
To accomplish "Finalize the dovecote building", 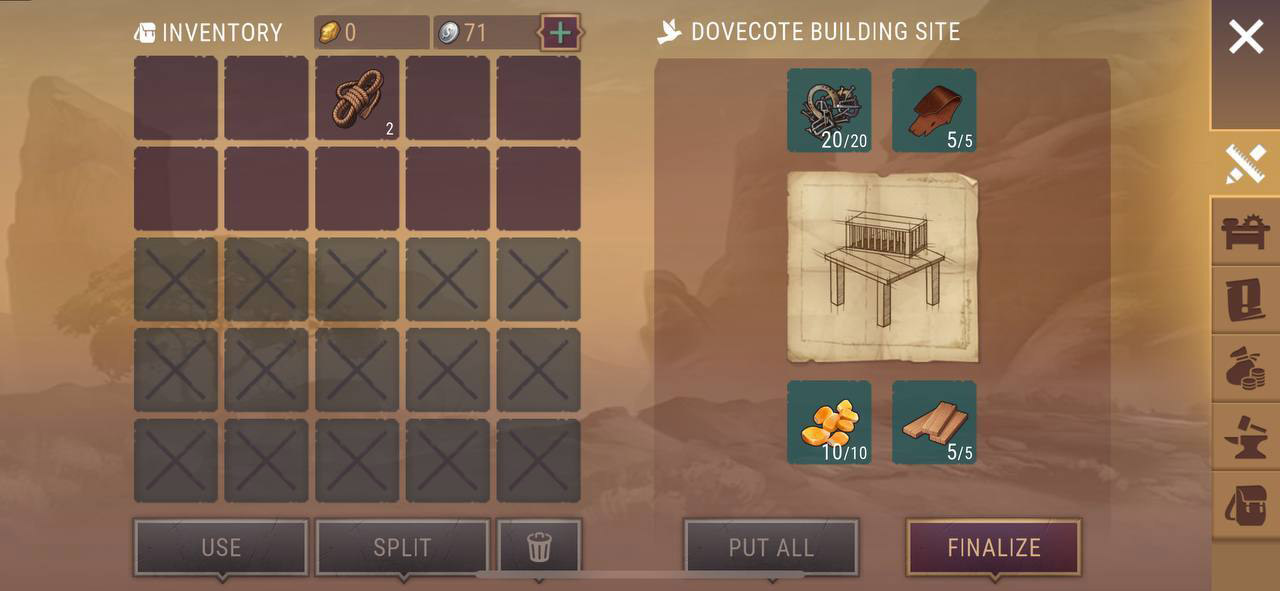I will click(x=993, y=547).
